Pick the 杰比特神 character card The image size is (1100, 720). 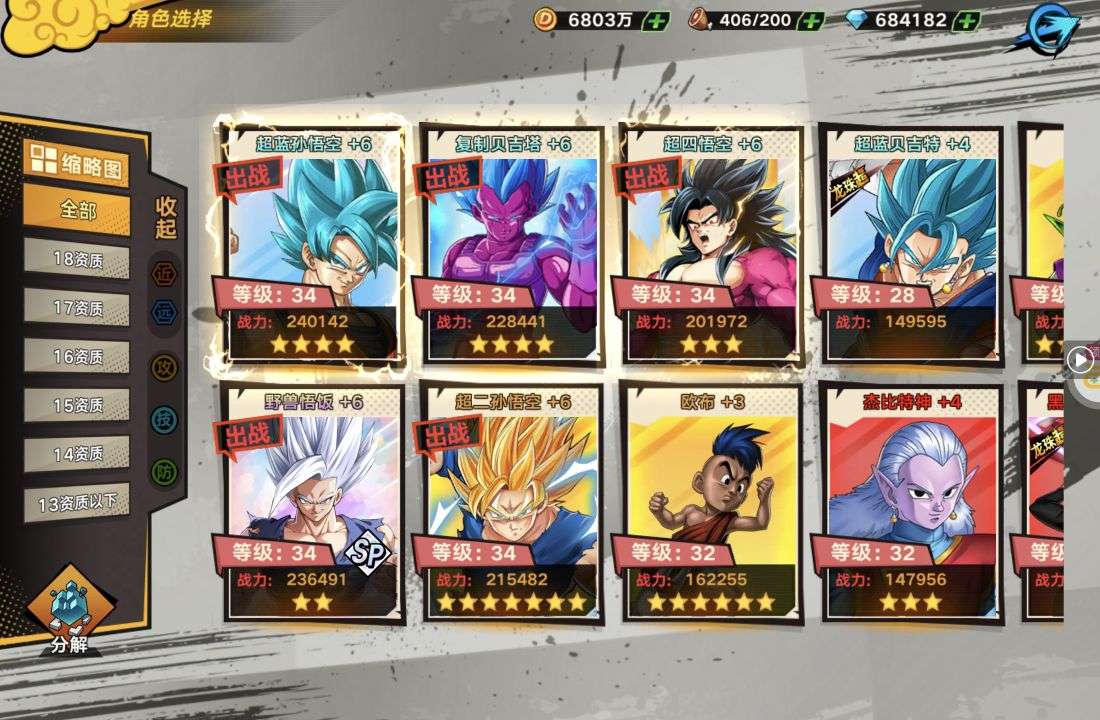tap(911, 500)
